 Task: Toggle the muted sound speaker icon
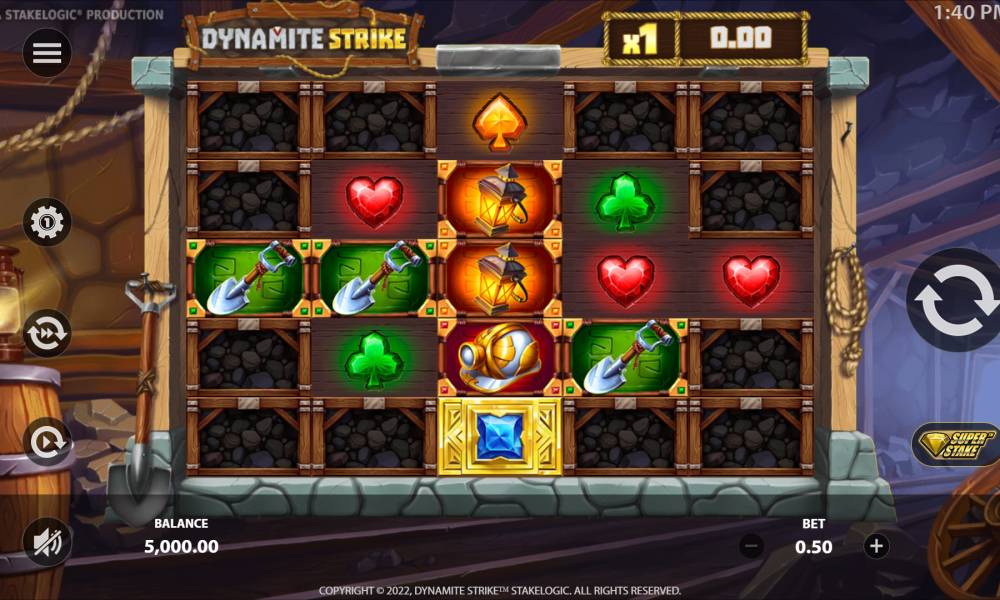coord(47,543)
